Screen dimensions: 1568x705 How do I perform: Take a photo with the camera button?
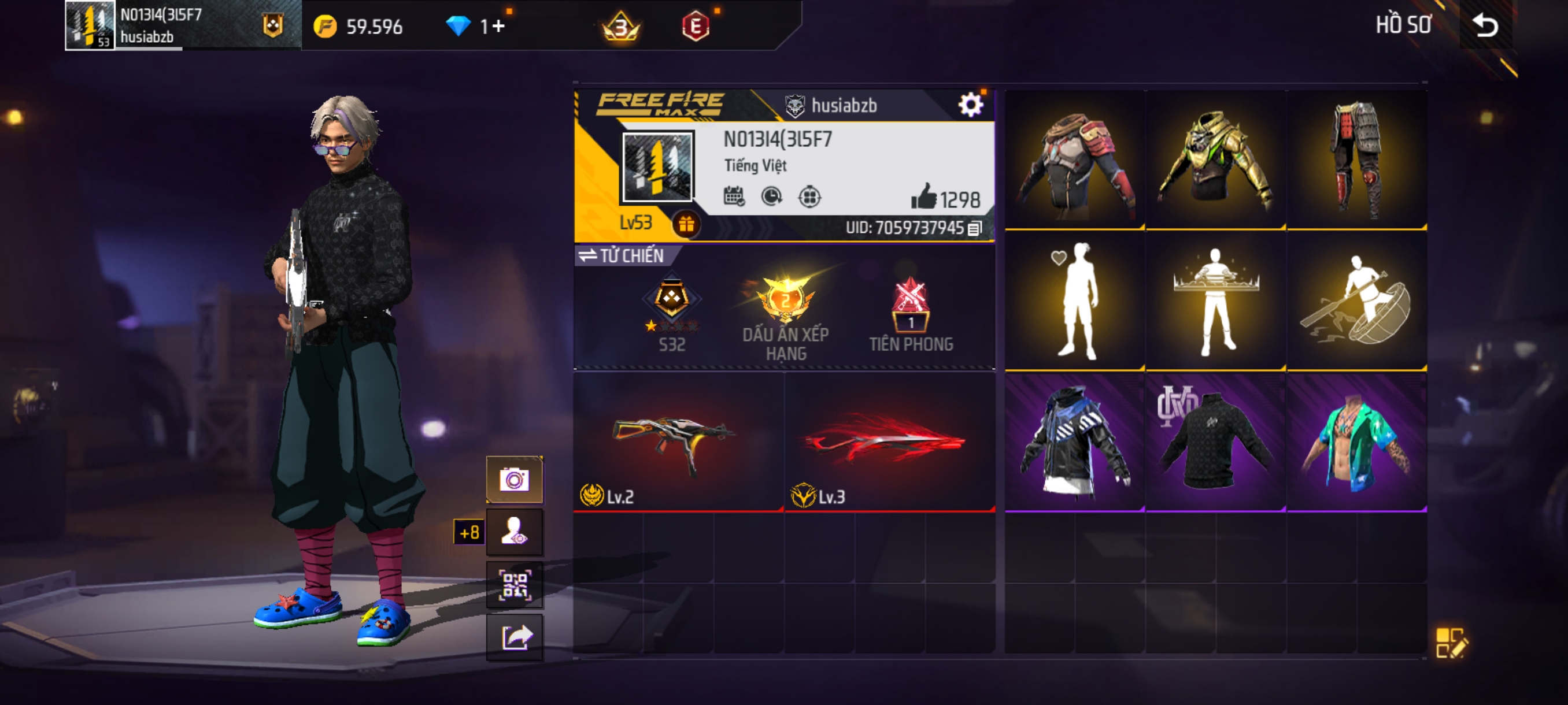pos(515,480)
